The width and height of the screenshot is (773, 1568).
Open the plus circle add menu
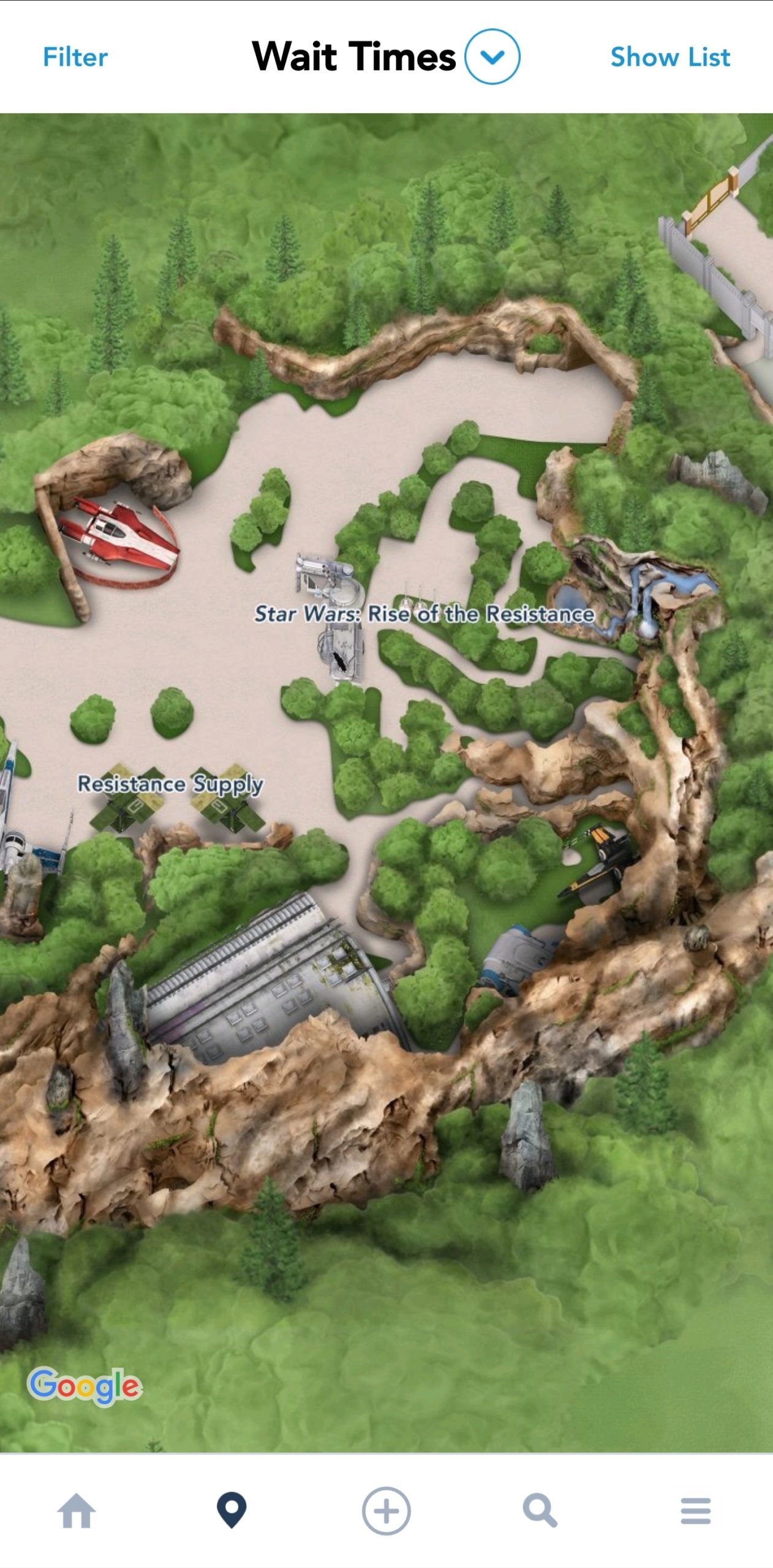[x=386, y=1511]
